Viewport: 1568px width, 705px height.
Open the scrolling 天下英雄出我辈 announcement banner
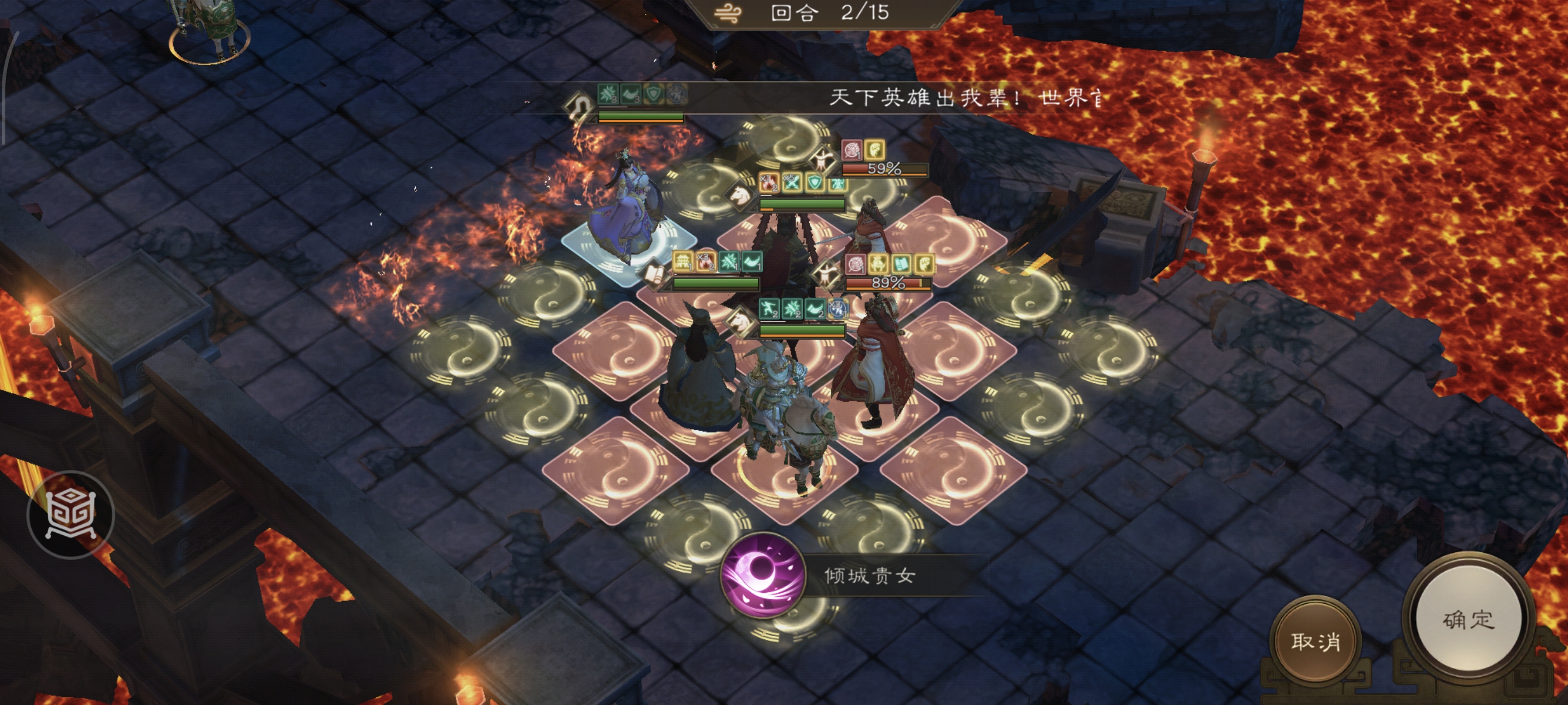(x=964, y=98)
